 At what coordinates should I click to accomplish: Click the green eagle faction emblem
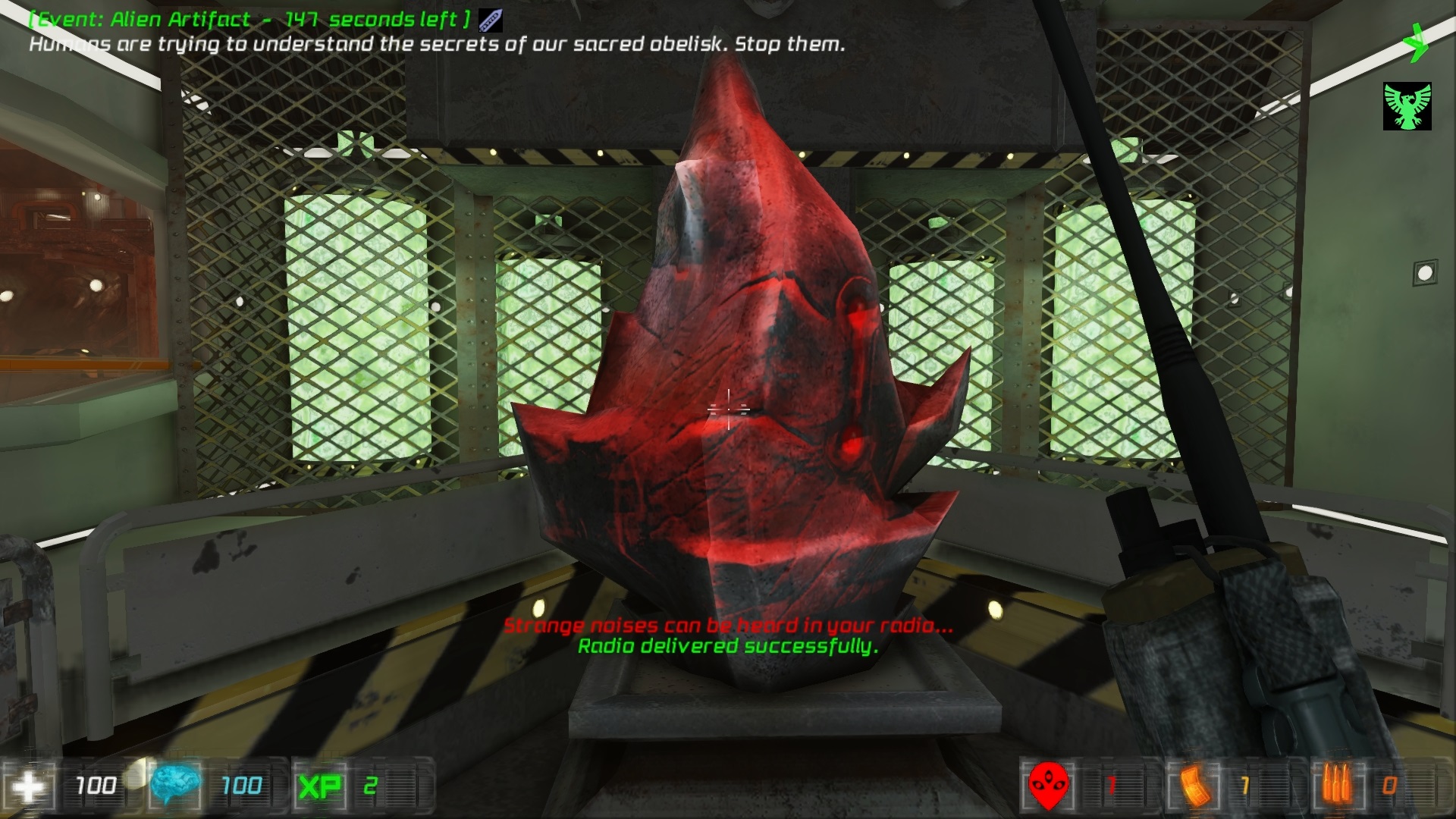click(1407, 106)
